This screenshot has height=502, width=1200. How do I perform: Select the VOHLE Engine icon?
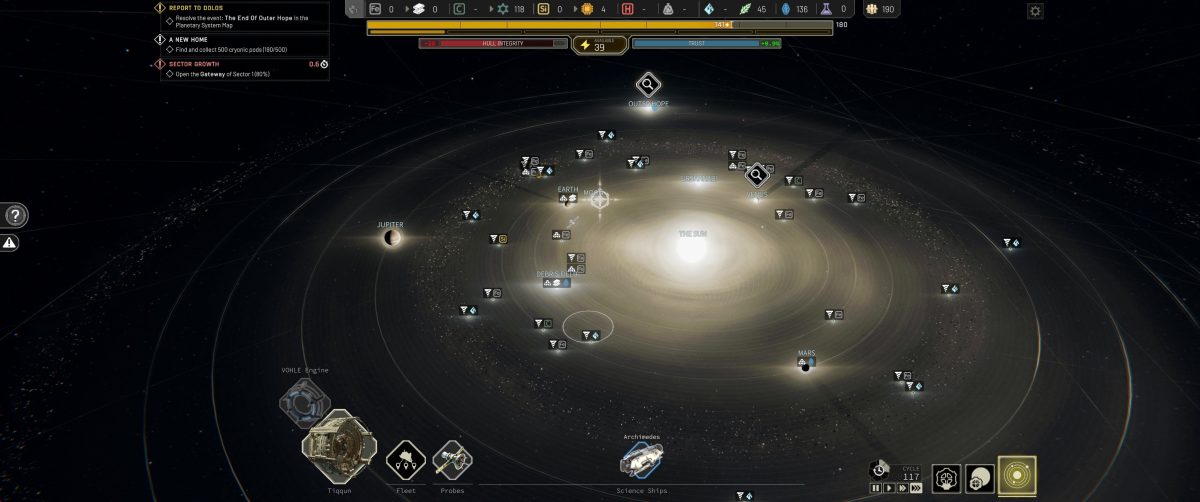[303, 402]
